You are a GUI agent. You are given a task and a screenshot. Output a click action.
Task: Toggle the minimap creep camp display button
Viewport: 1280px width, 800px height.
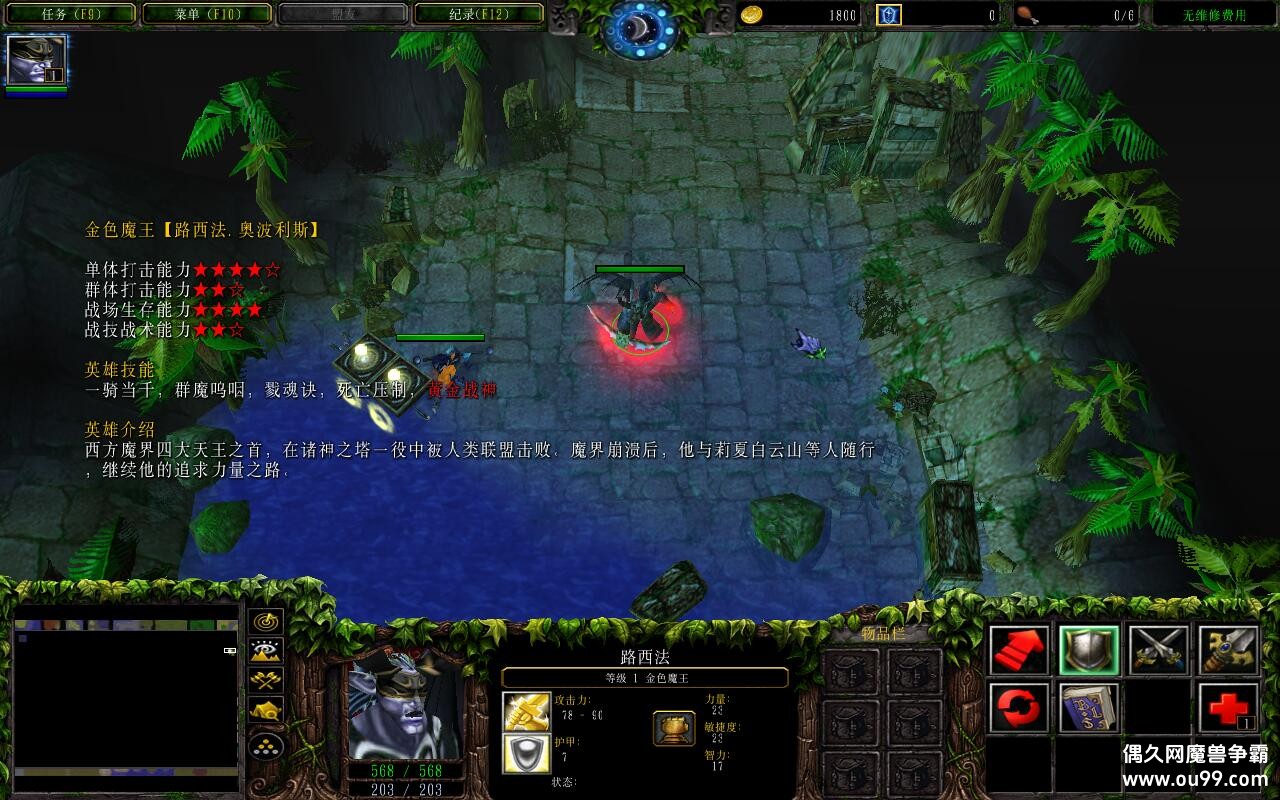tap(266, 711)
